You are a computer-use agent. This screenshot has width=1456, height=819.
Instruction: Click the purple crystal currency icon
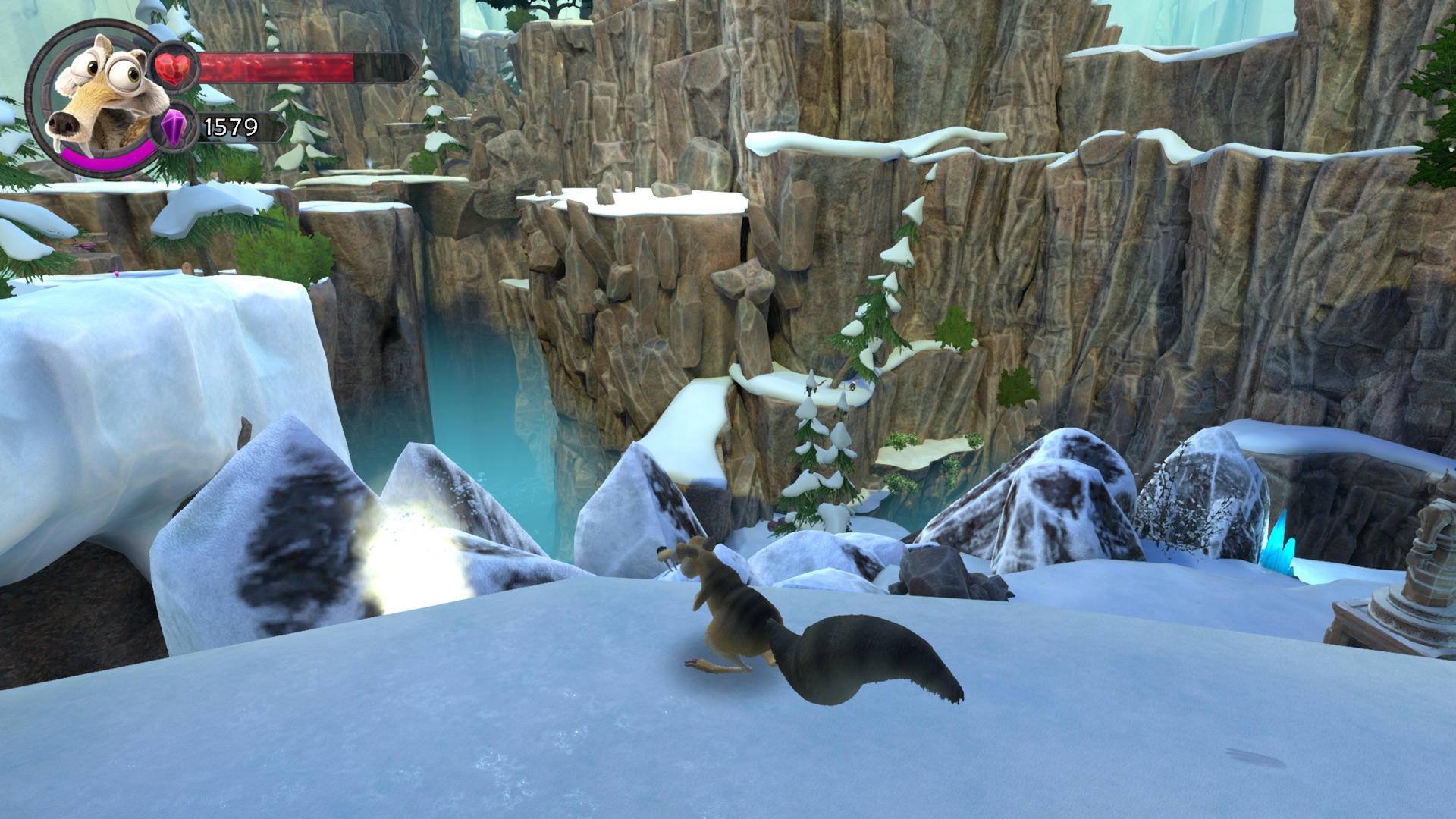pyautogui.click(x=174, y=126)
